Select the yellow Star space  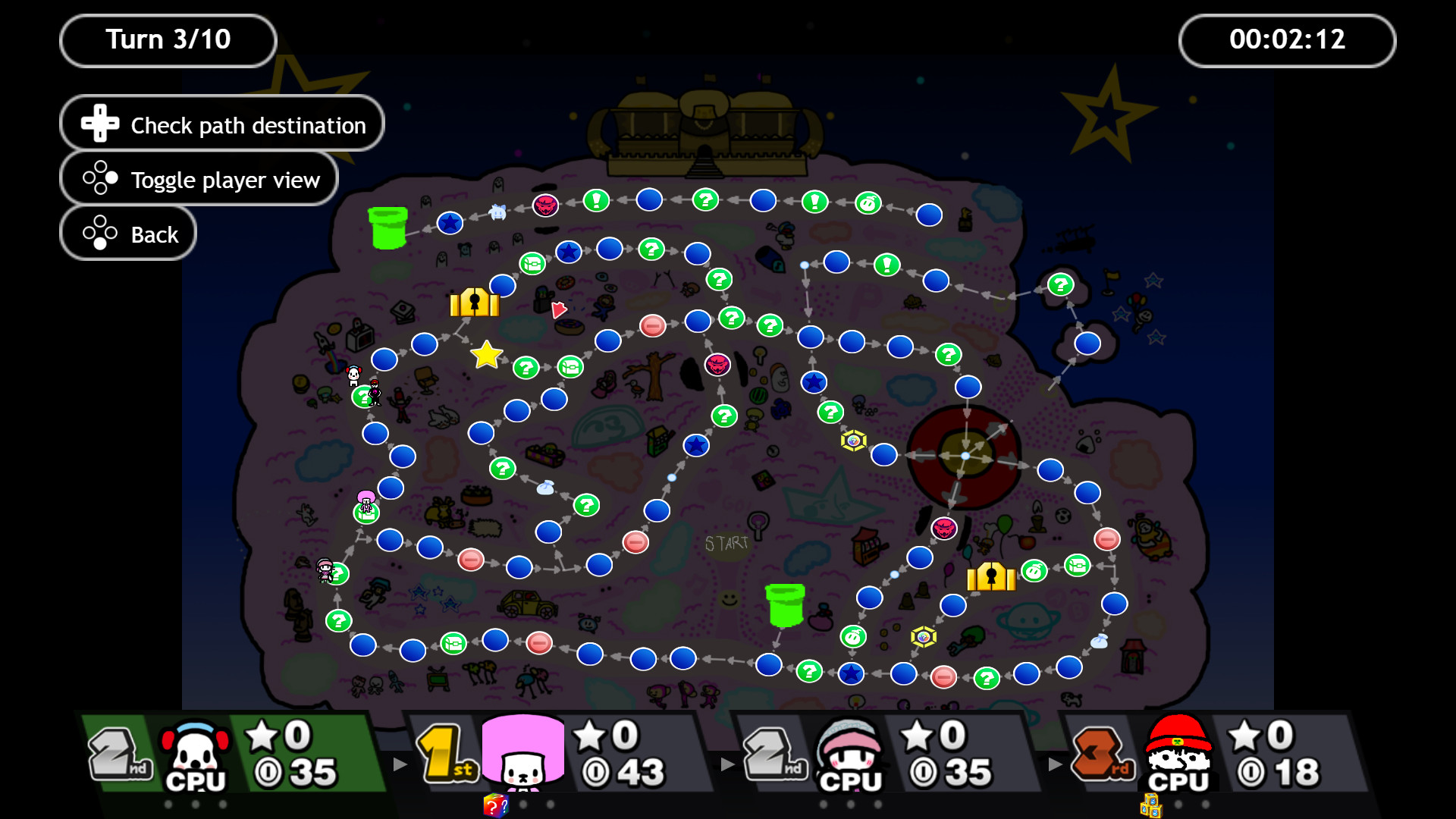(x=487, y=354)
